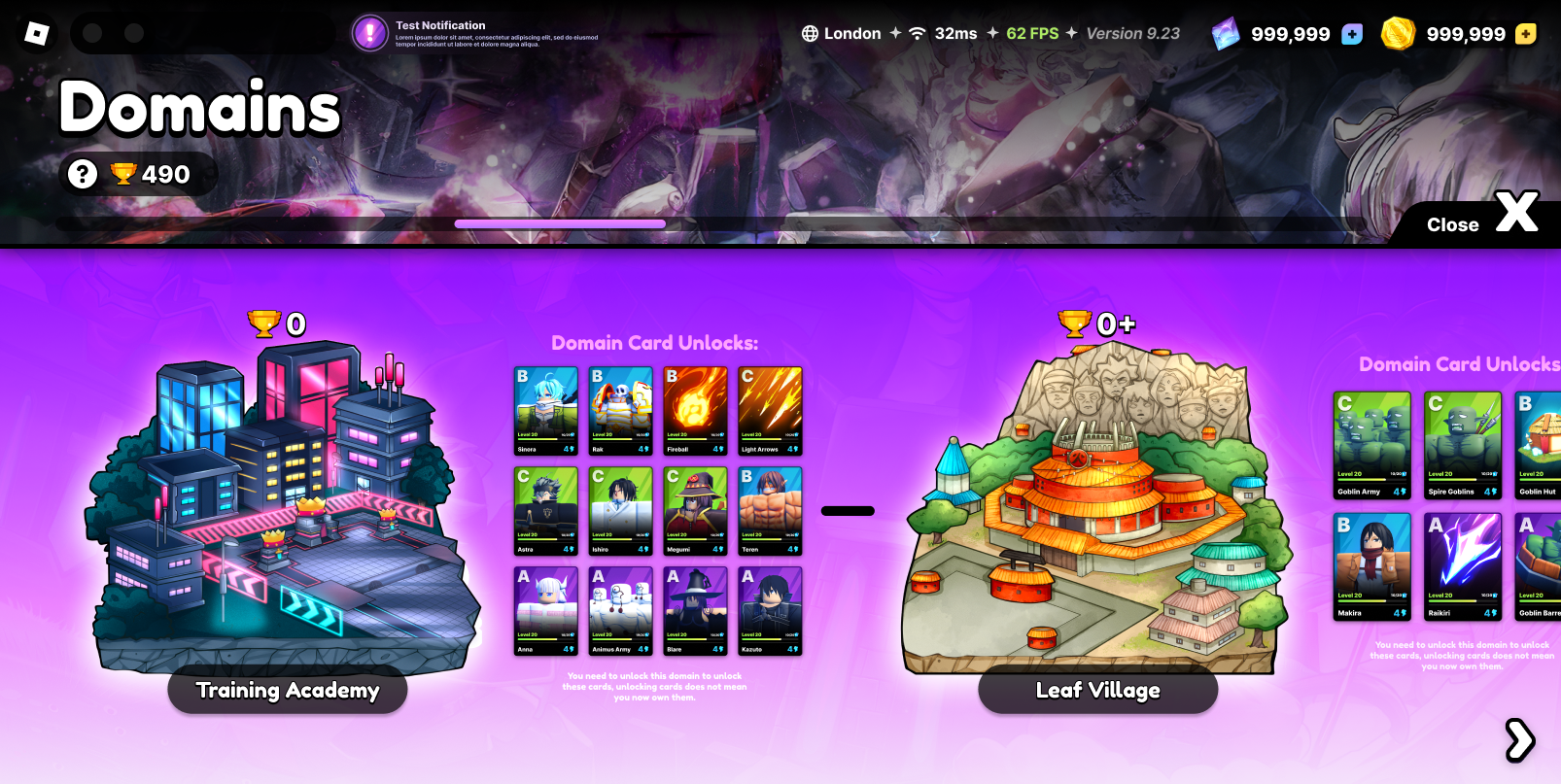The height and width of the screenshot is (784, 1561).
Task: Open the question mark help button
Action: 83,174
